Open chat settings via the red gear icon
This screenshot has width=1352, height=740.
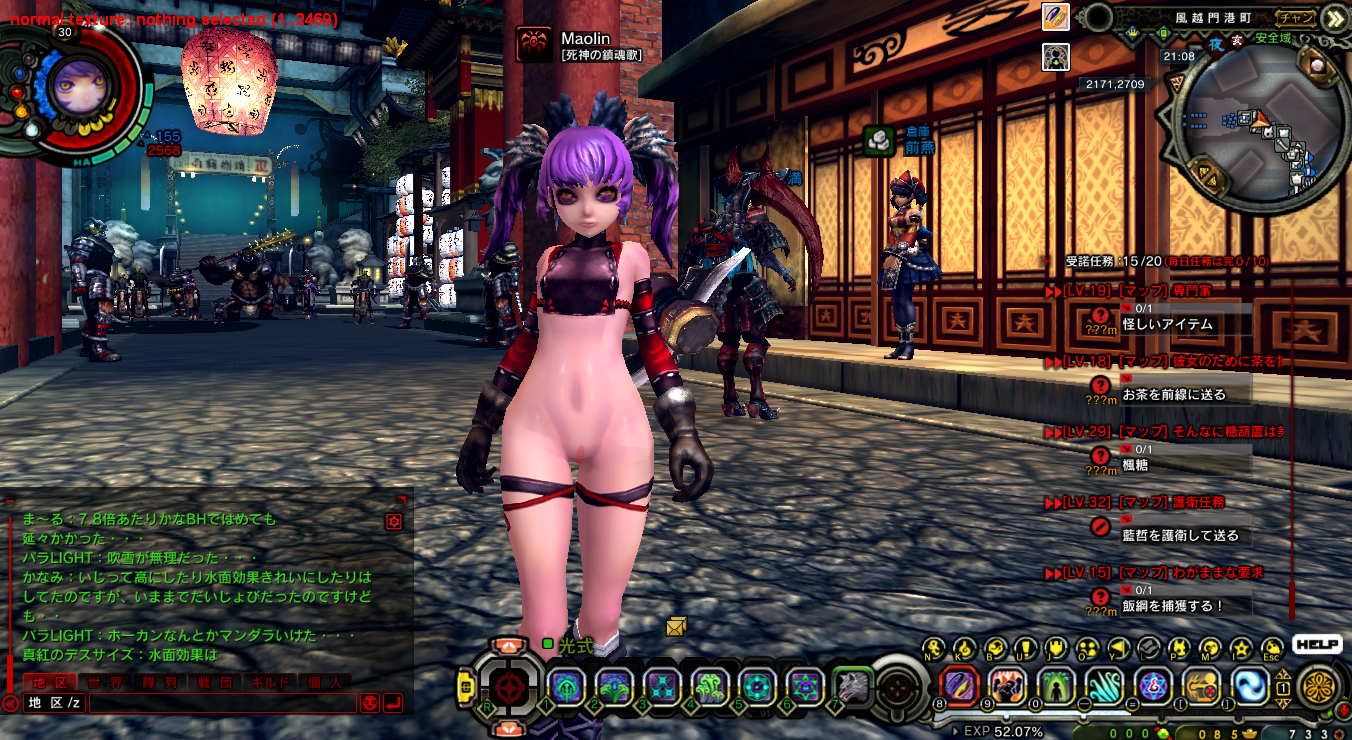coord(394,521)
